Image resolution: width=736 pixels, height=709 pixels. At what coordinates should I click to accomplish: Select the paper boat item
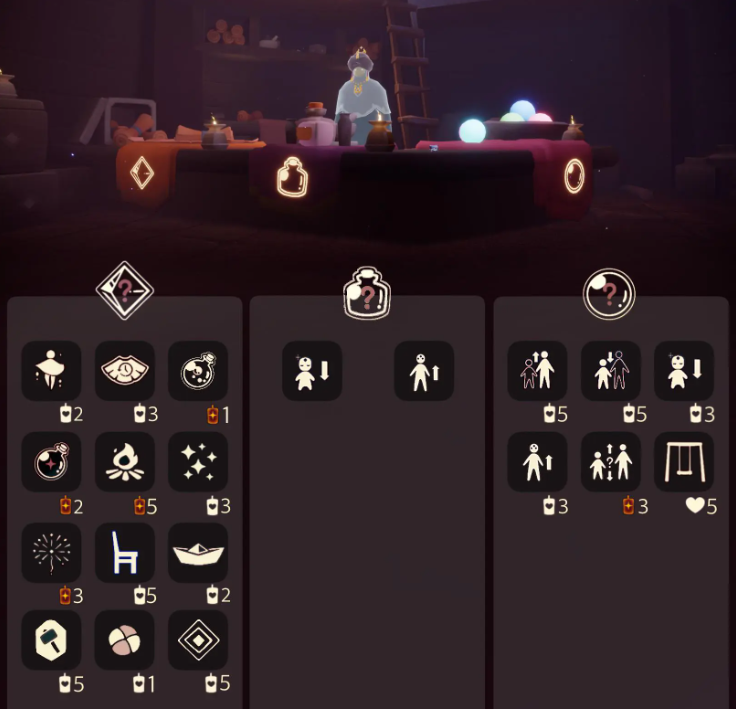[198, 552]
